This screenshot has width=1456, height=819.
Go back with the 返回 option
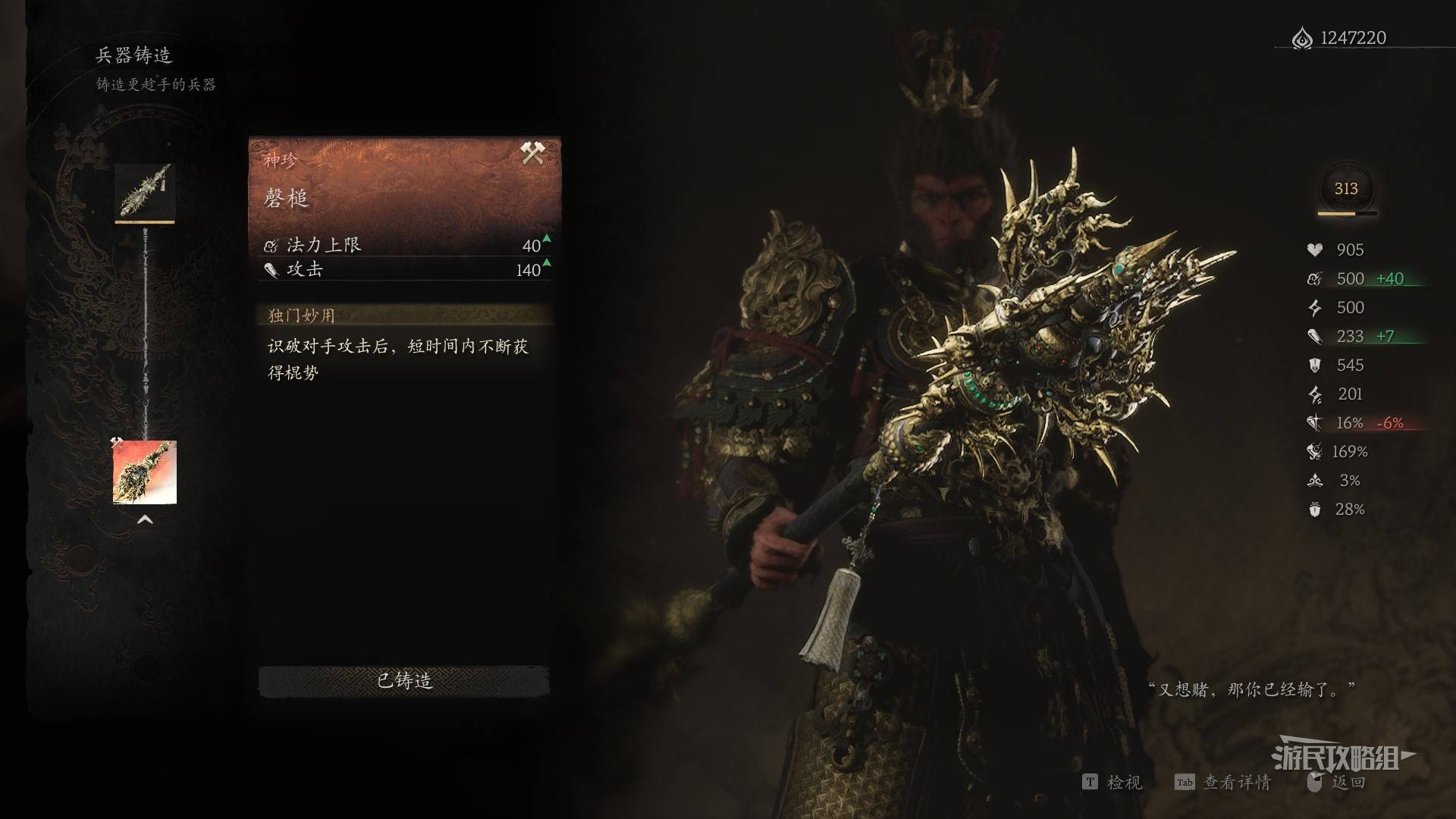(1338, 782)
